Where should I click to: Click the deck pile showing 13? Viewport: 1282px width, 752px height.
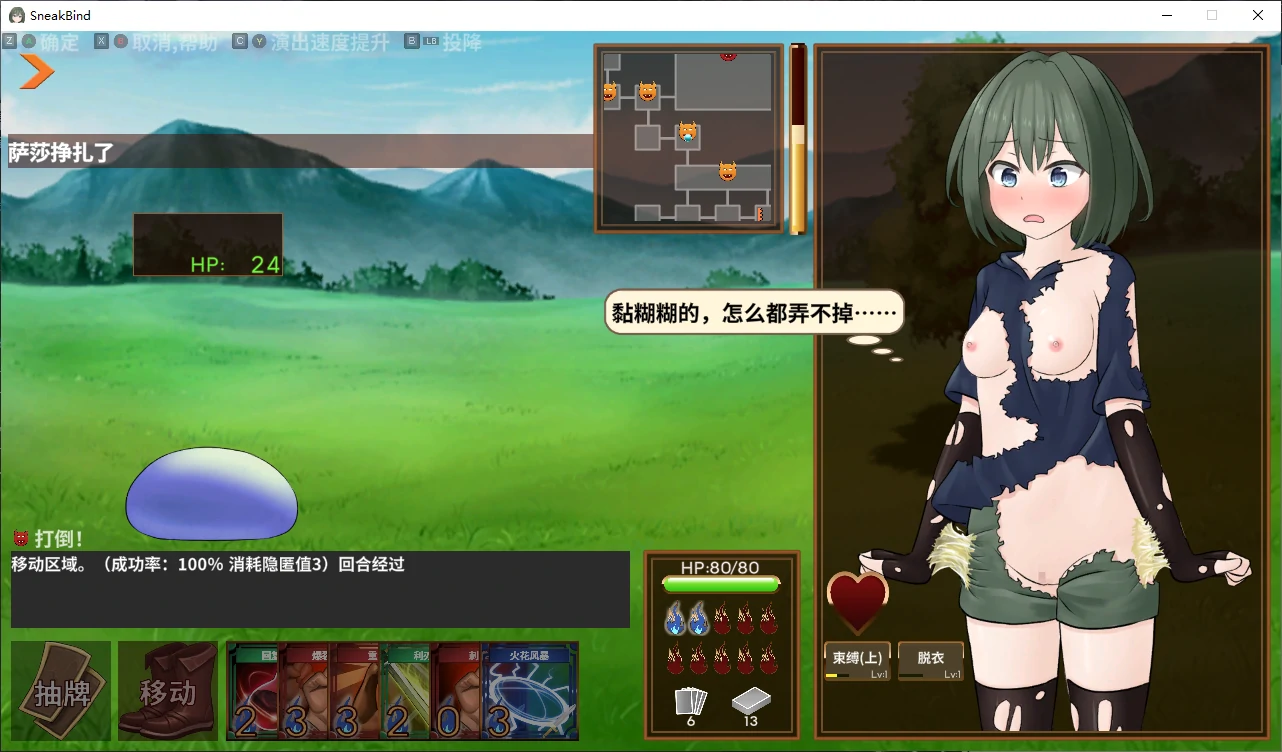pos(751,702)
